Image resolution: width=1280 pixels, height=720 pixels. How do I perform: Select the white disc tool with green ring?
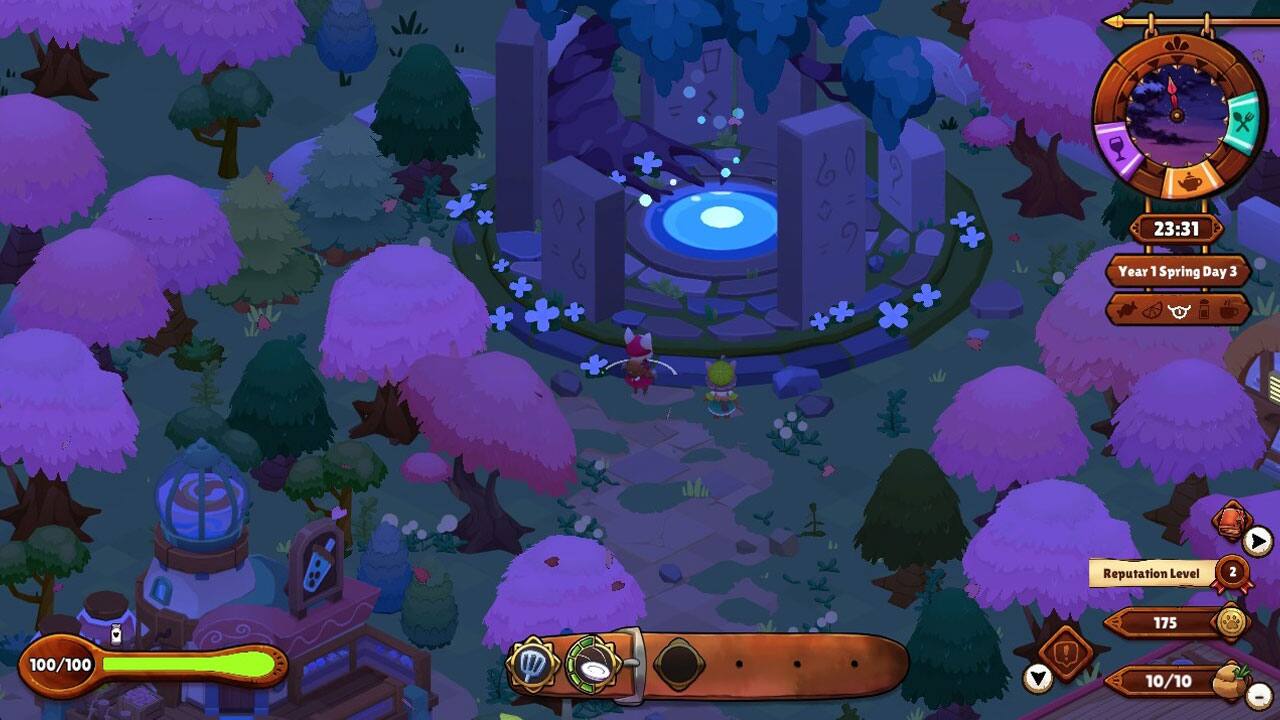591,665
